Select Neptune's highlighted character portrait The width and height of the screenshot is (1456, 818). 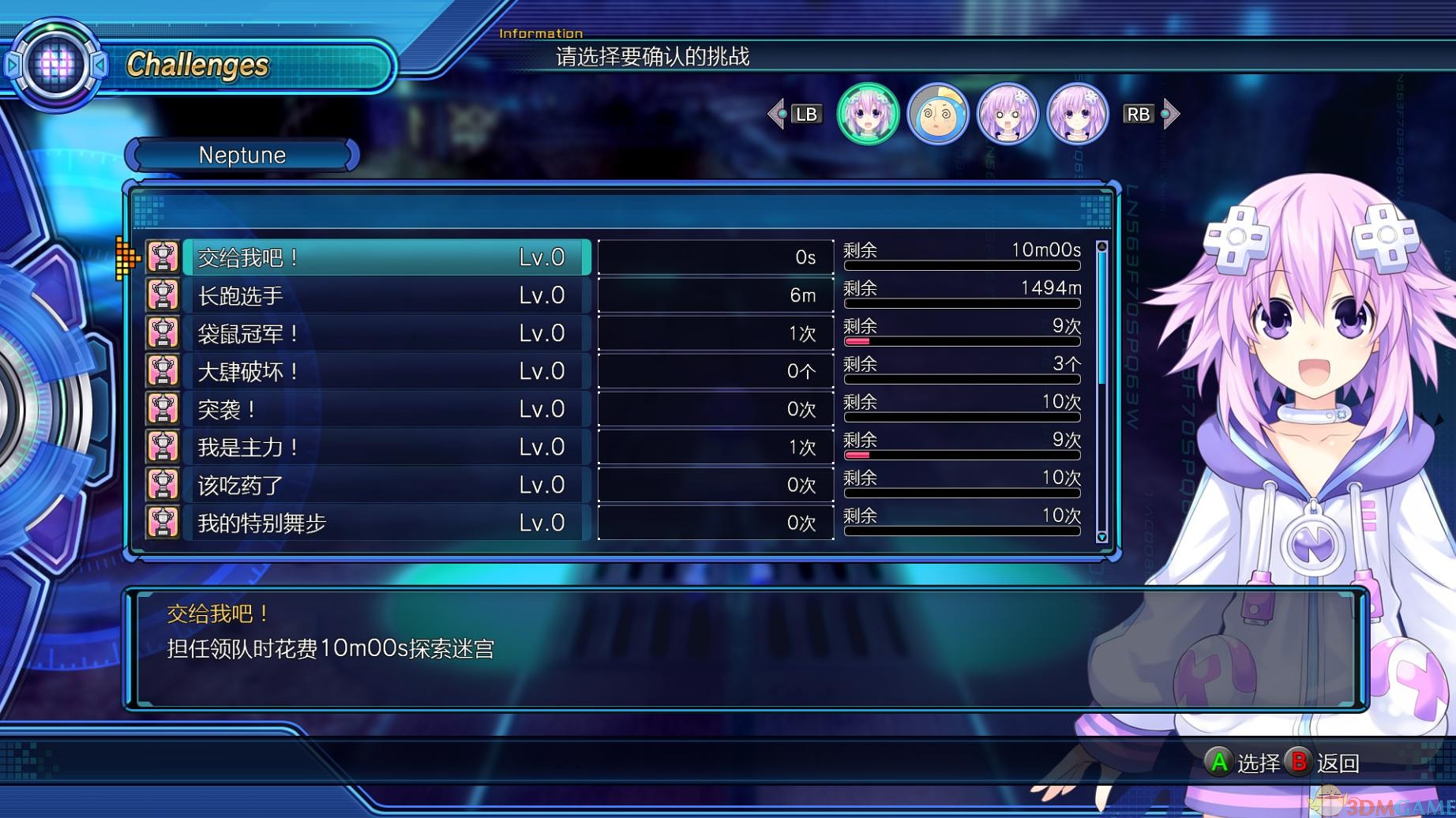click(x=869, y=114)
